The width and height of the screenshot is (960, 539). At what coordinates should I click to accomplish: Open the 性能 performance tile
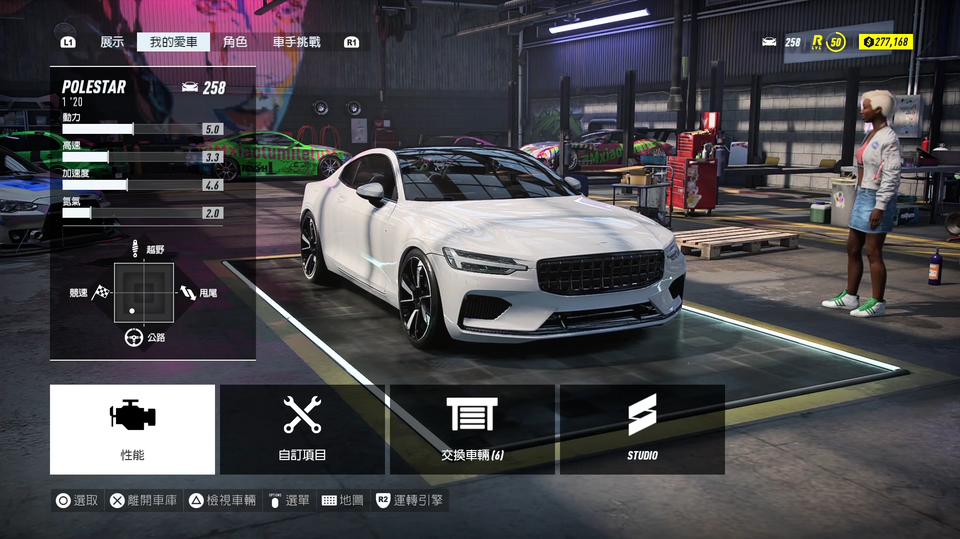point(132,429)
